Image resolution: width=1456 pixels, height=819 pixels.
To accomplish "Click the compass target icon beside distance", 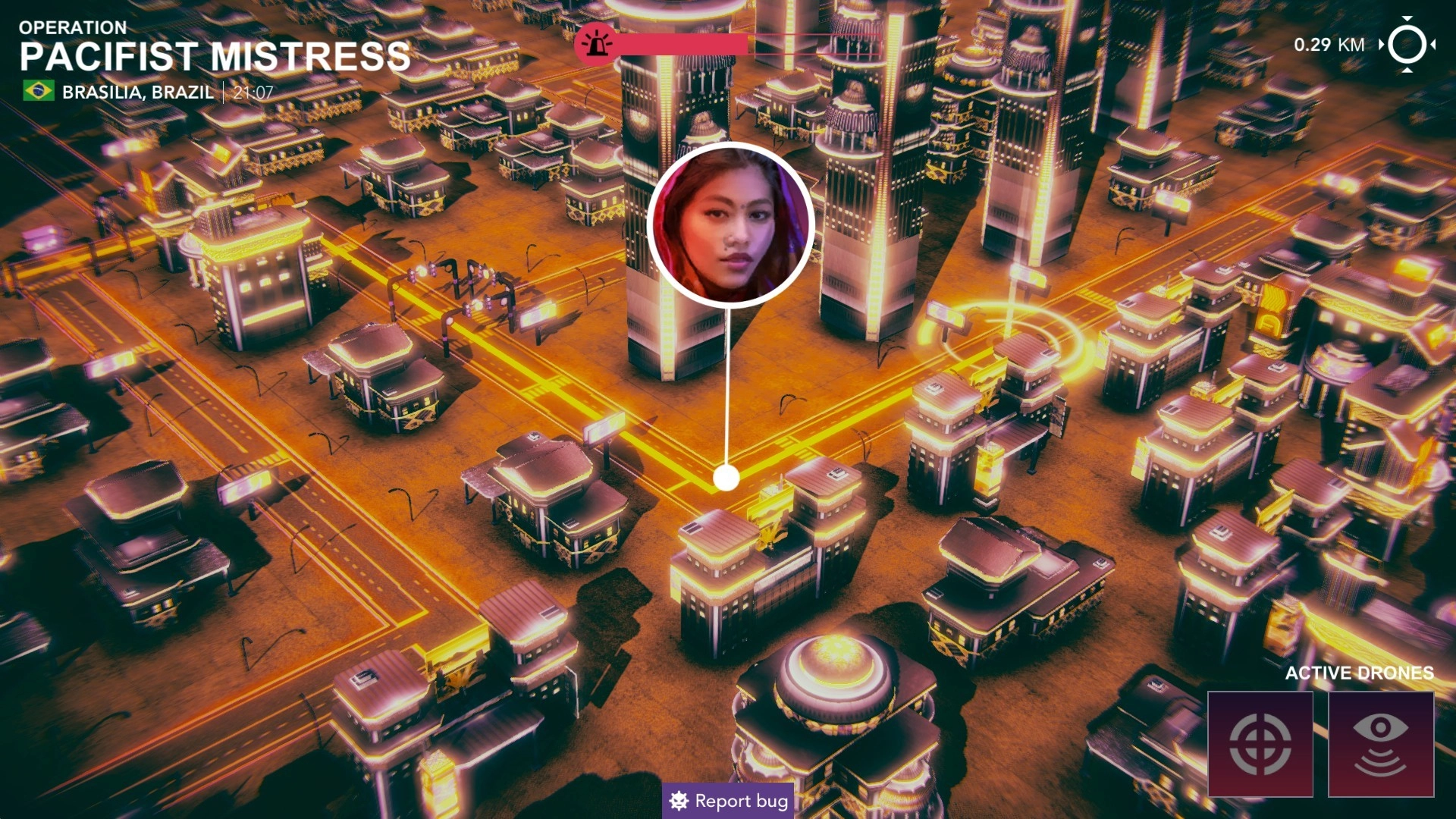I will pos(1407,45).
